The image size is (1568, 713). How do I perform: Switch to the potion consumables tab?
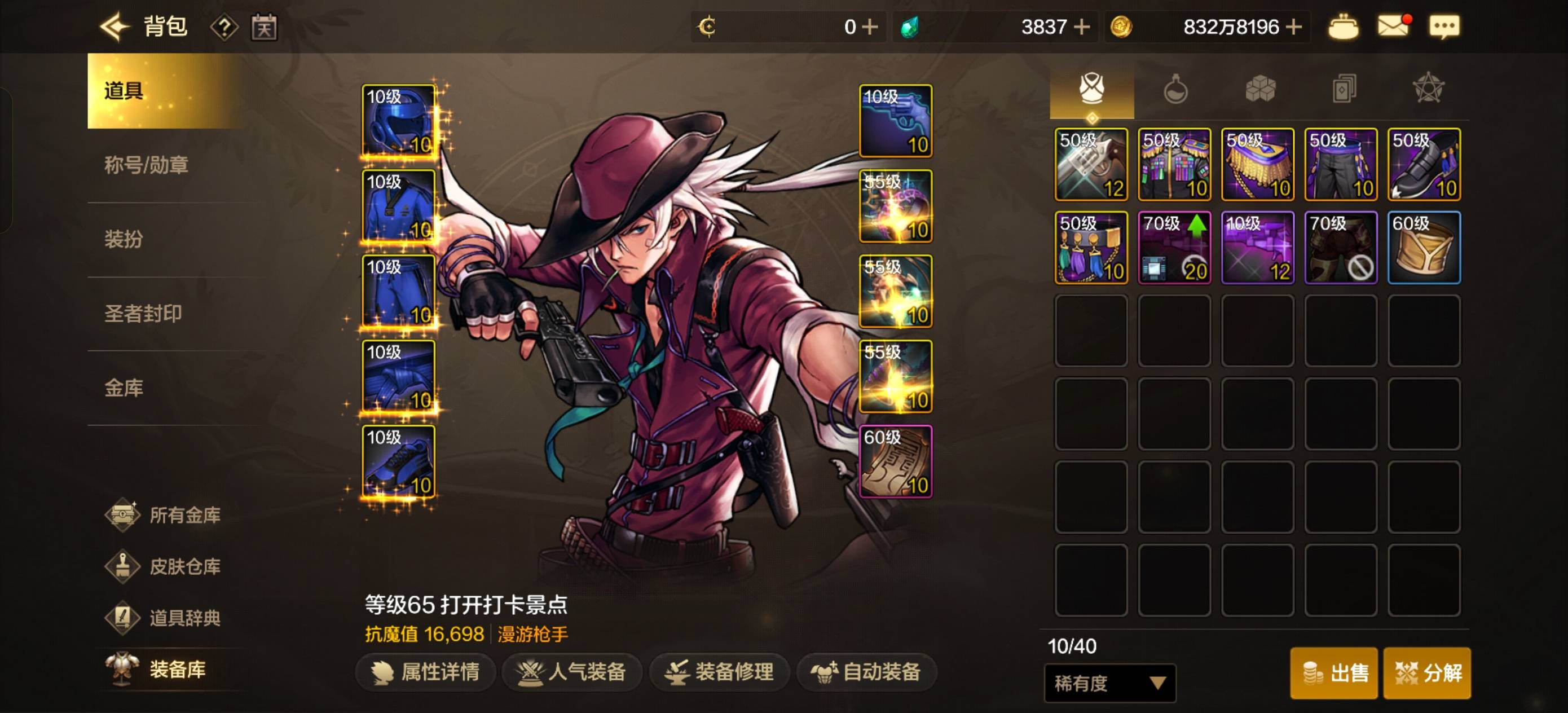pyautogui.click(x=1175, y=90)
